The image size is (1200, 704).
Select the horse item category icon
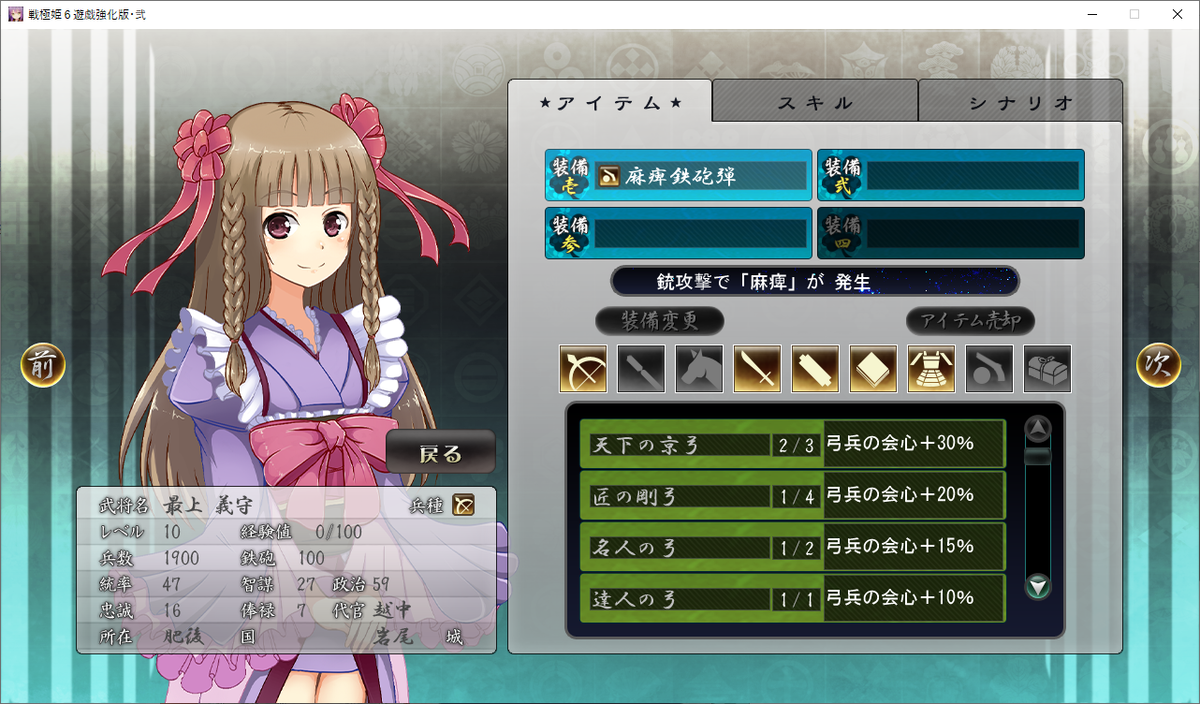click(699, 369)
